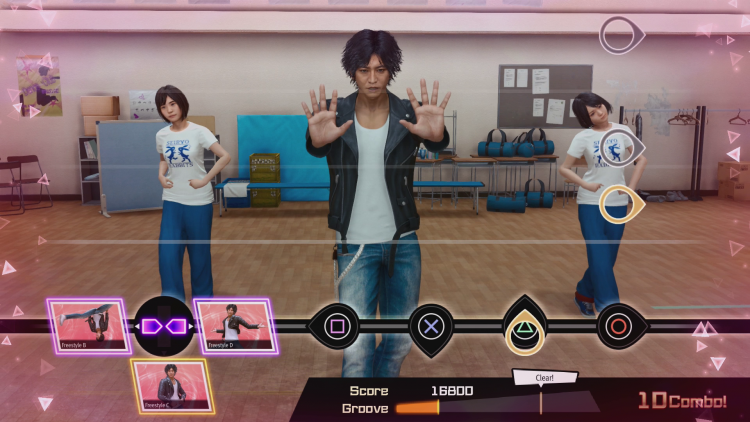Select the Freestyle B dance move card
Screen dimensions: 750x422
[x=88, y=326]
